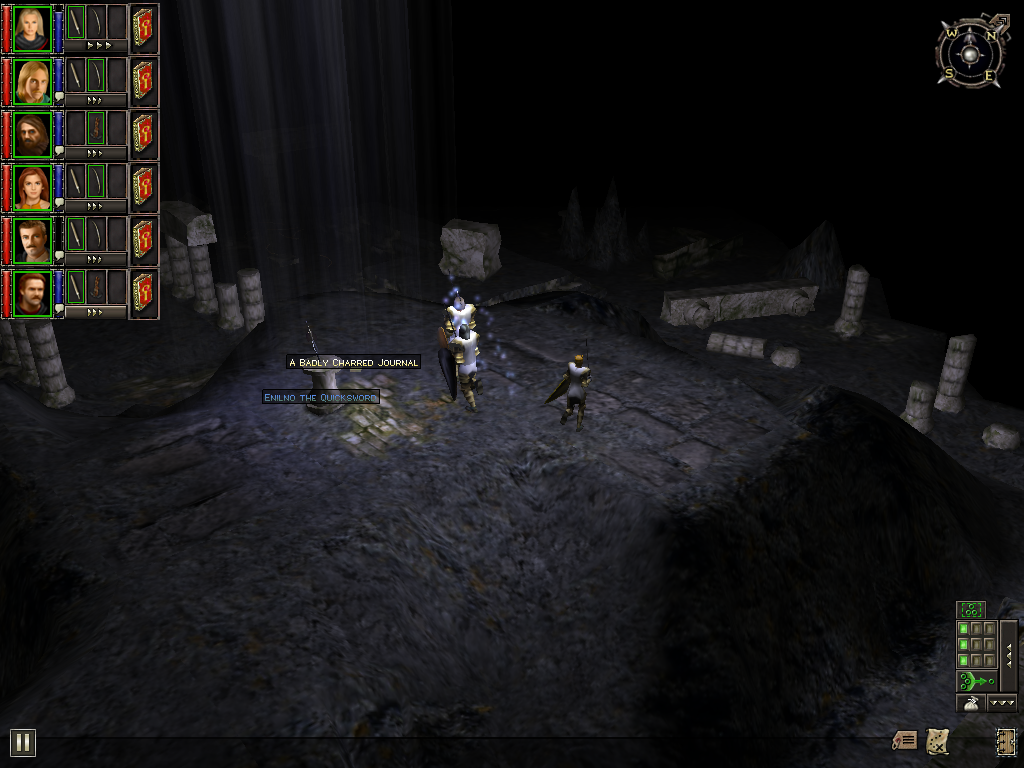The width and height of the screenshot is (1024, 768).
Task: Toggle the bottom character's weapon arrows bar
Action: pos(96,312)
